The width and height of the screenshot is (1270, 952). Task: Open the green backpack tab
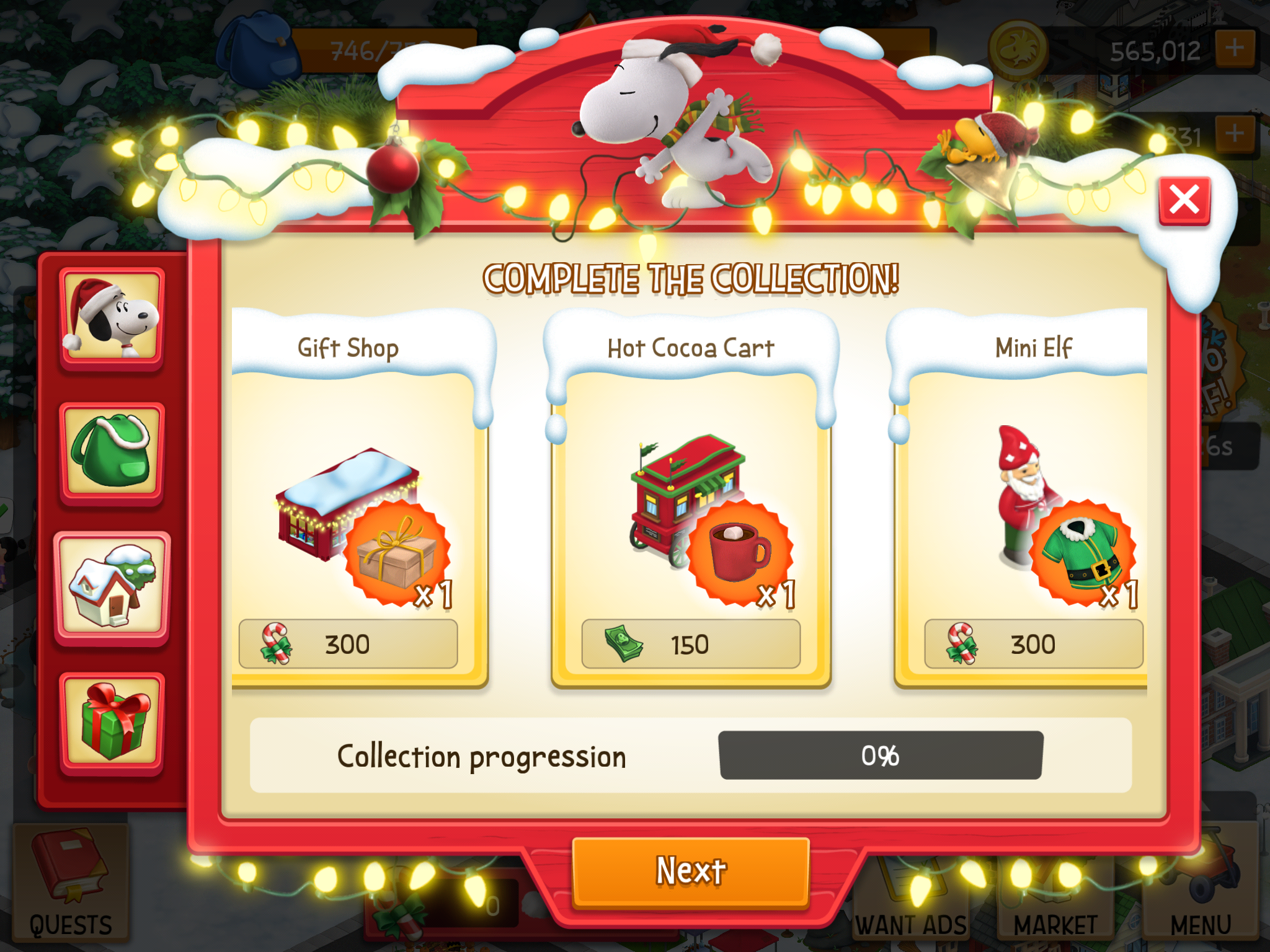tap(112, 452)
